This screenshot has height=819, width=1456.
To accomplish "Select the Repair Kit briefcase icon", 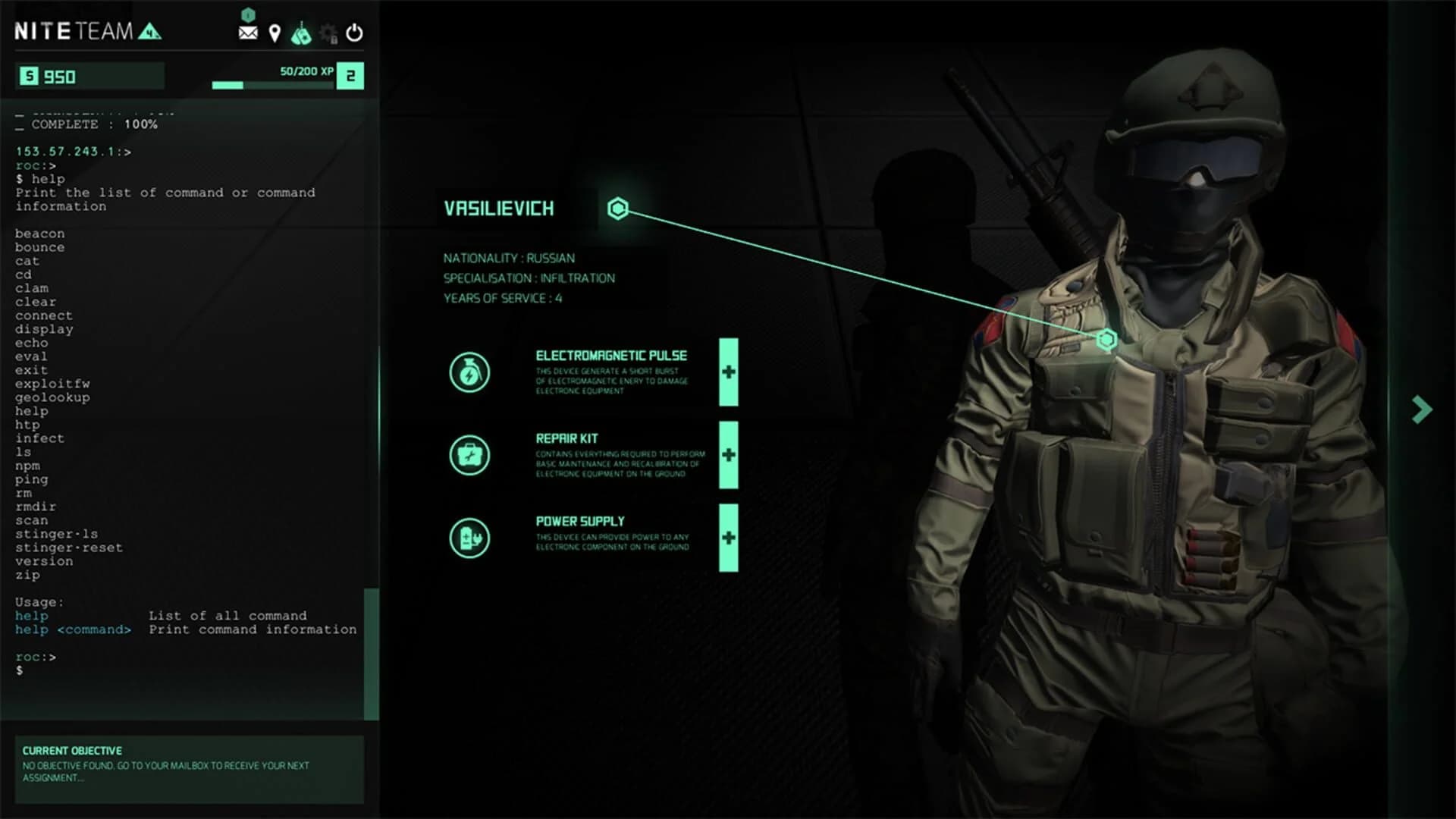I will (470, 455).
